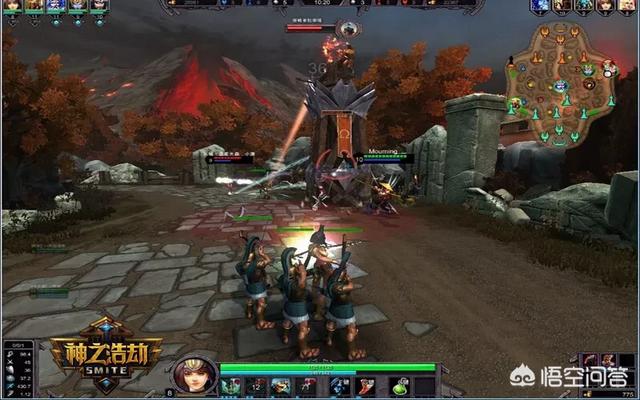Activate the first ability icon
Image resolution: width=640 pixels, height=400 pixels.
pyautogui.click(x=231, y=385)
